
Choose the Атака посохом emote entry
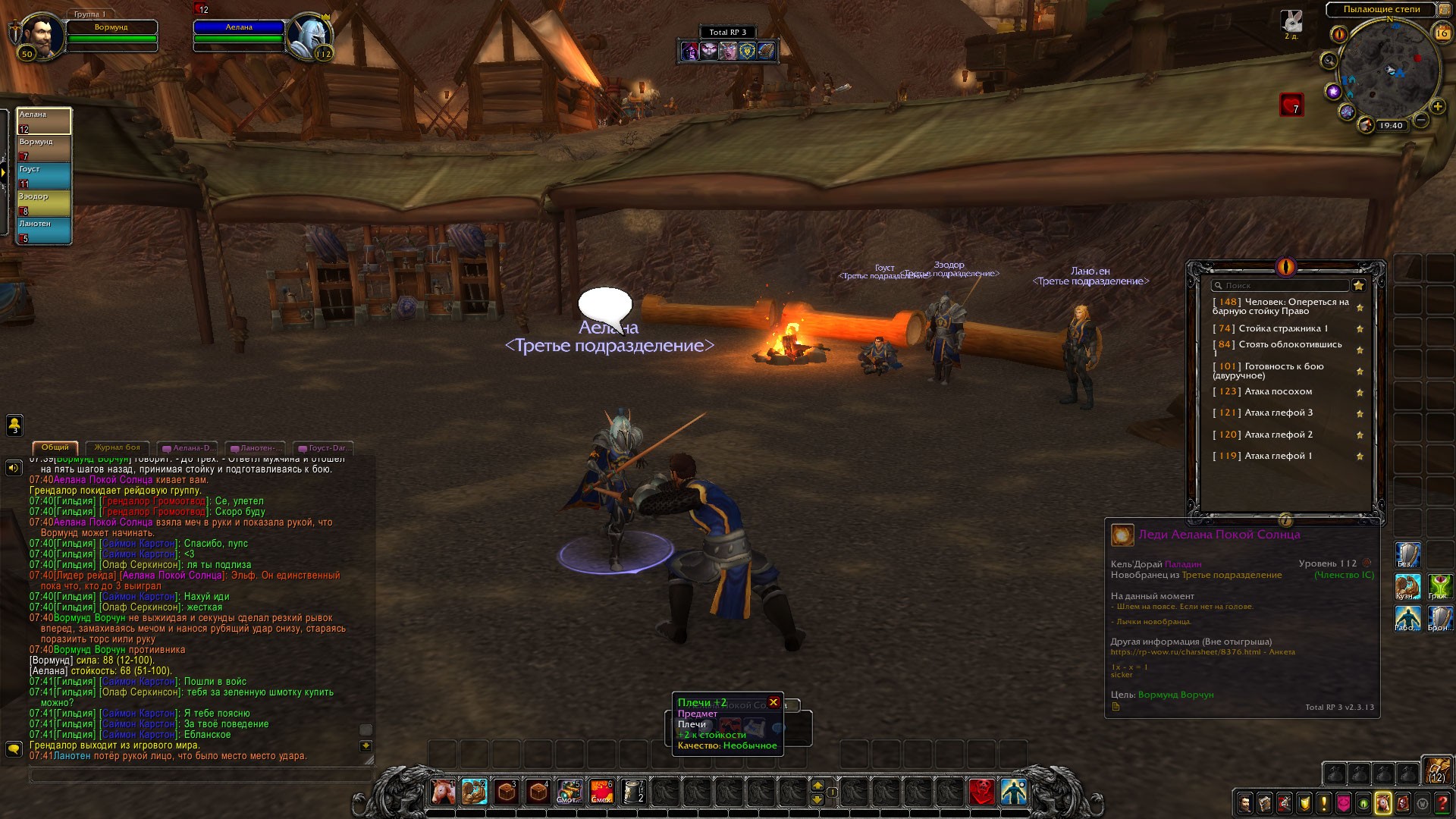(x=1278, y=392)
